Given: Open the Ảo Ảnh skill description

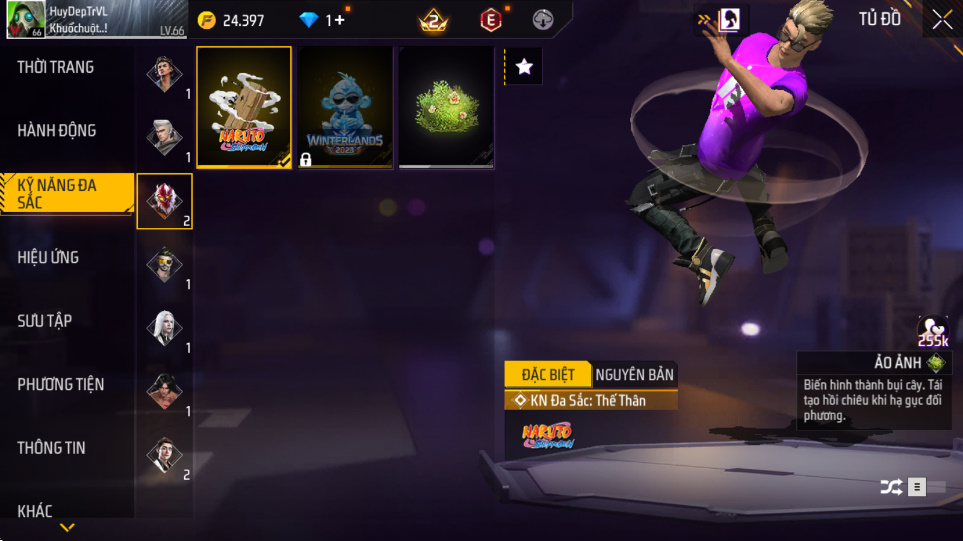Looking at the screenshot, I should coord(875,390).
